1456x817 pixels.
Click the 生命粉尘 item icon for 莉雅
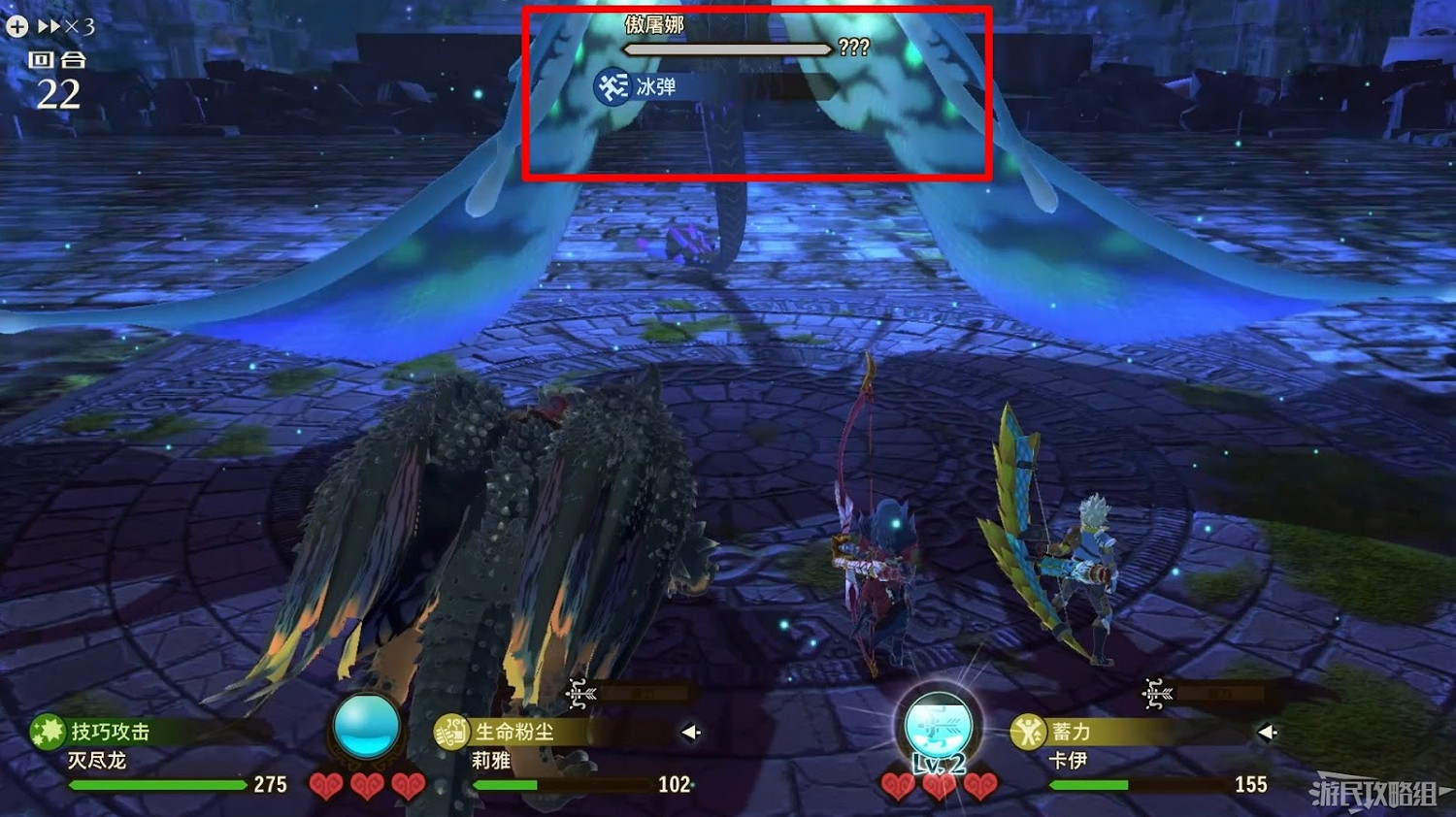click(451, 733)
